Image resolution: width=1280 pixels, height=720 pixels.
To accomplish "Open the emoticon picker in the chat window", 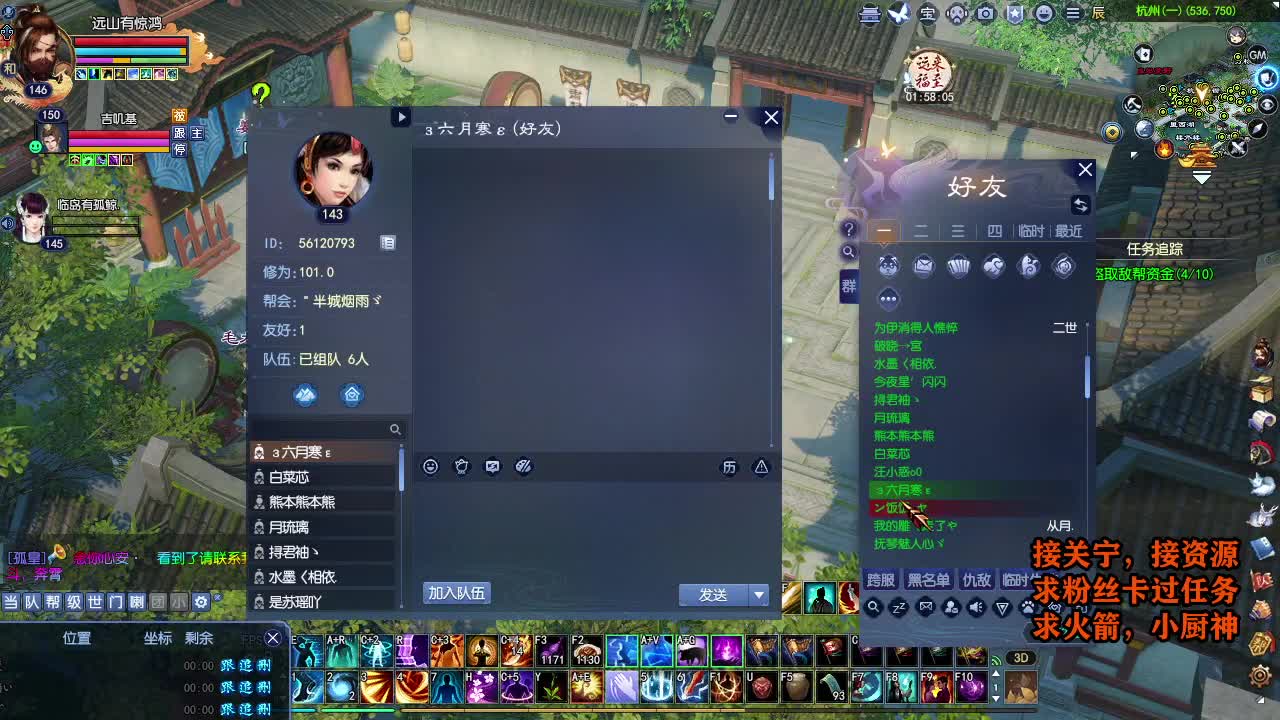I will point(429,466).
